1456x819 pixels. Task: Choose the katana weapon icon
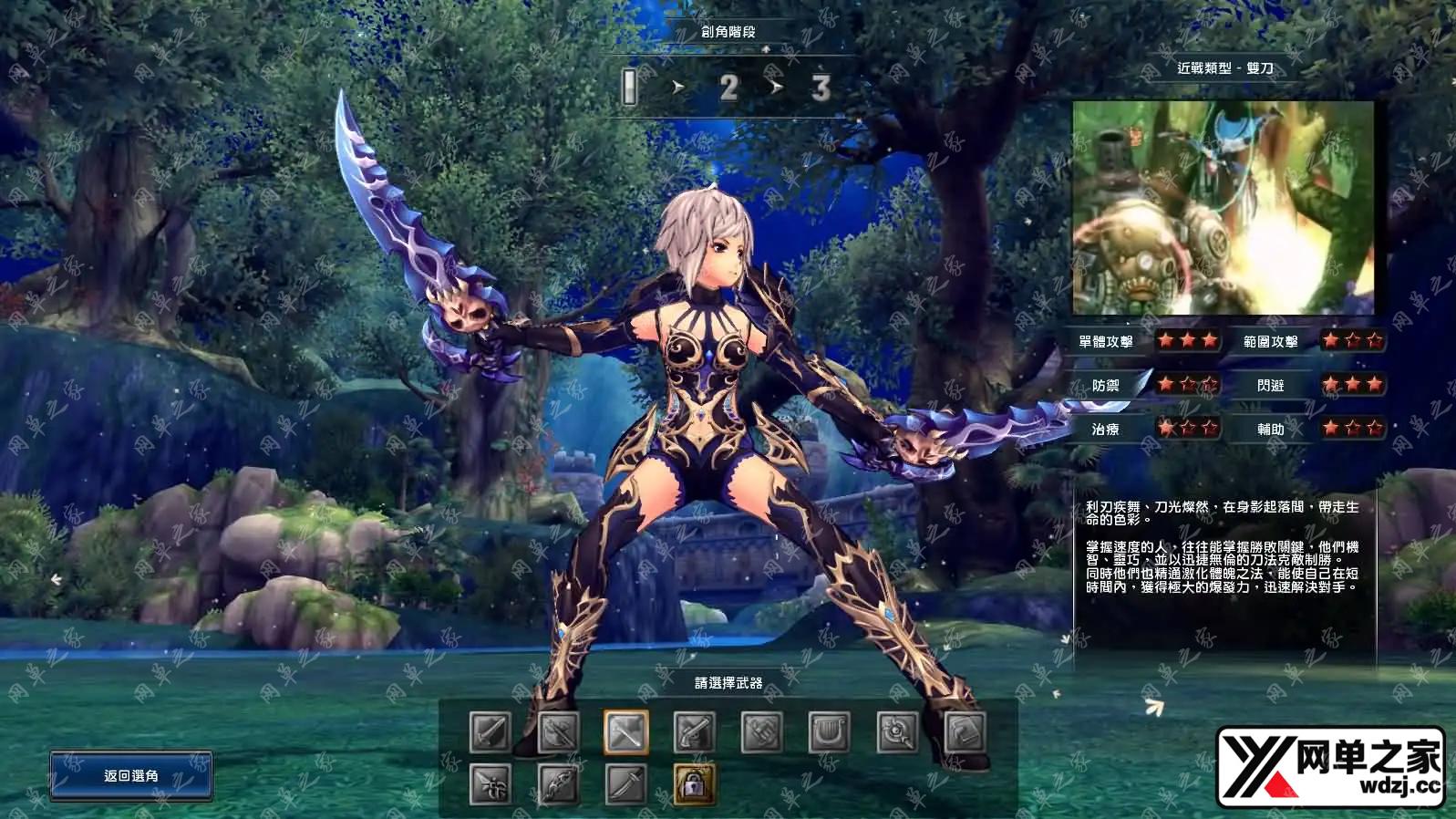coord(626,784)
